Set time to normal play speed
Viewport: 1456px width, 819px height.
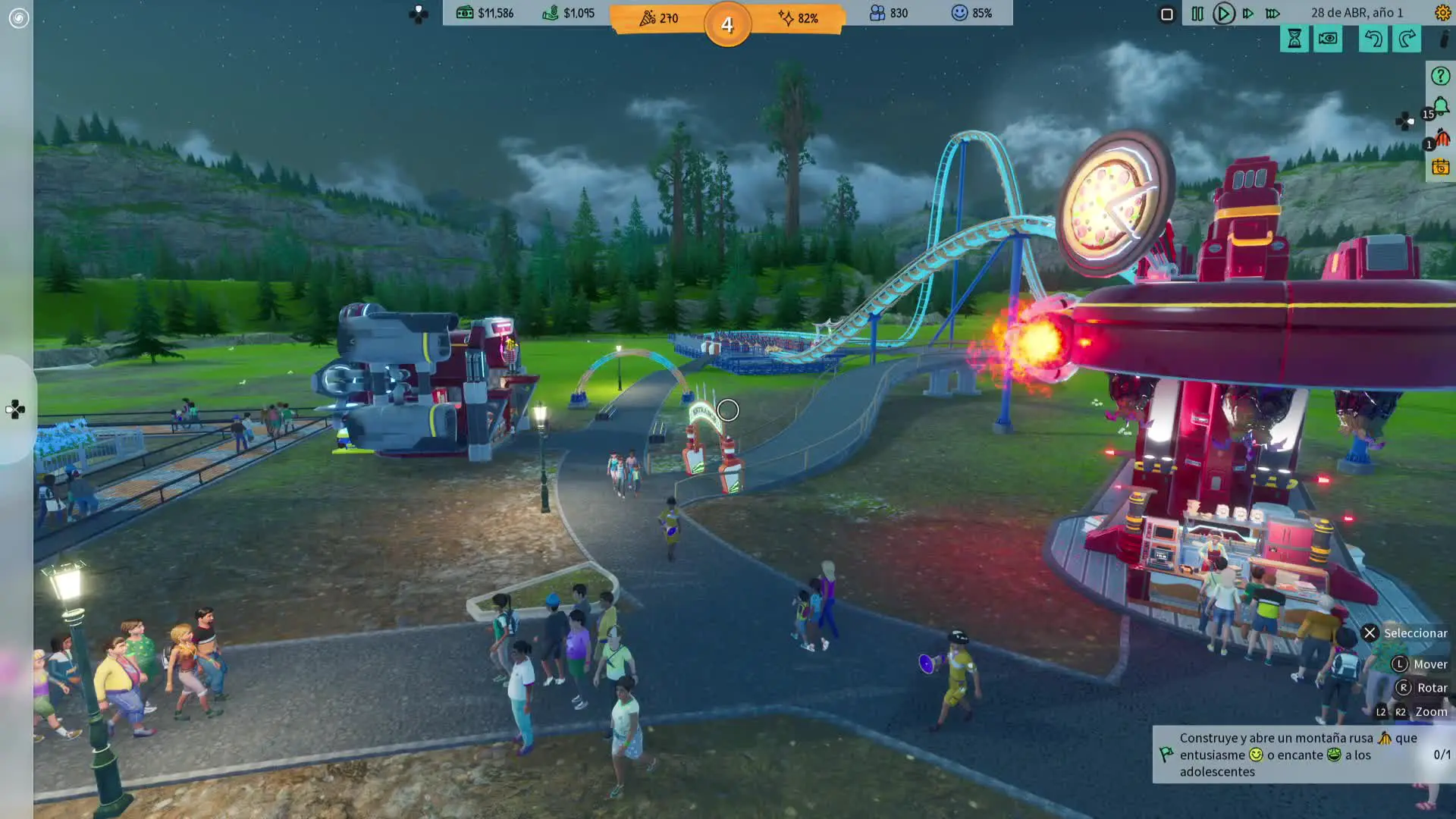[1223, 14]
